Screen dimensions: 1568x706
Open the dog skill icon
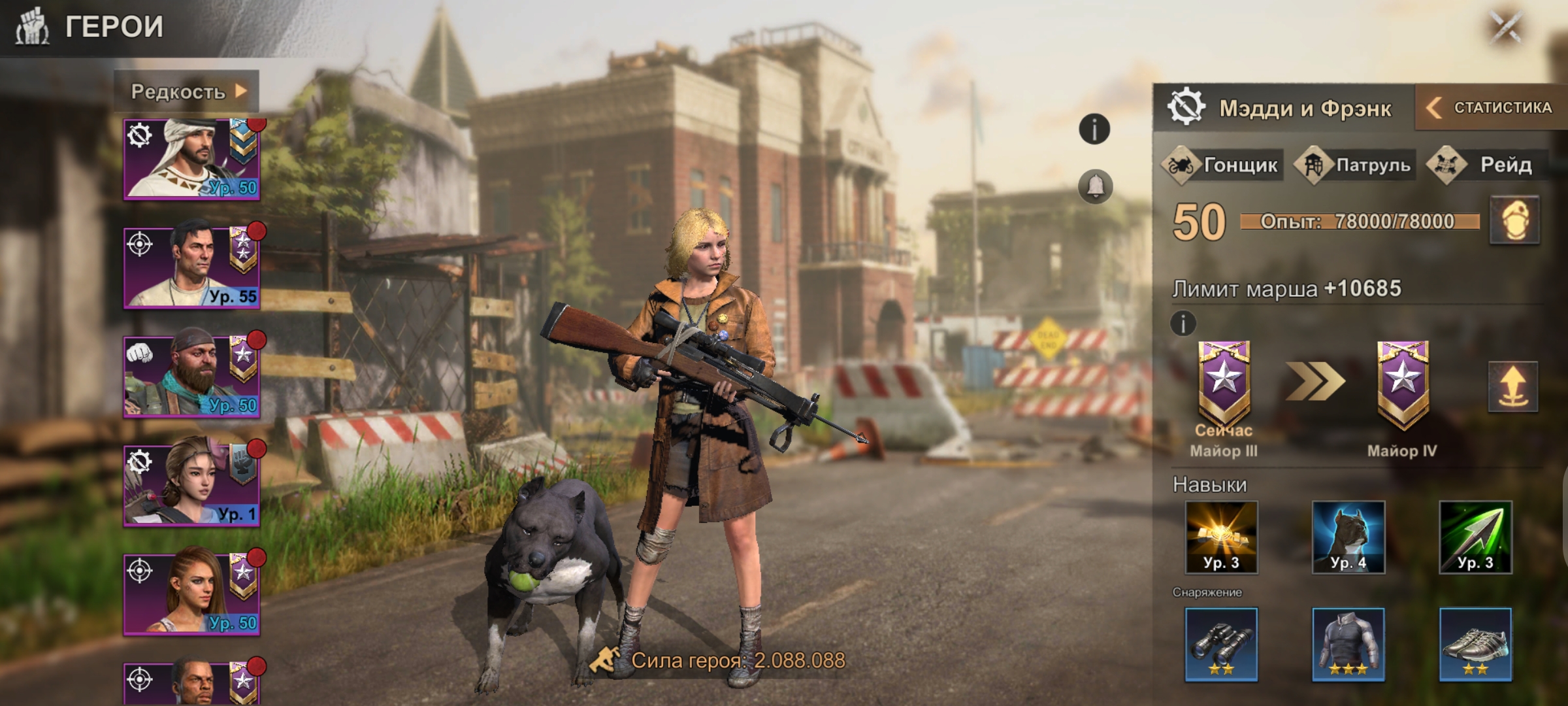[1348, 537]
